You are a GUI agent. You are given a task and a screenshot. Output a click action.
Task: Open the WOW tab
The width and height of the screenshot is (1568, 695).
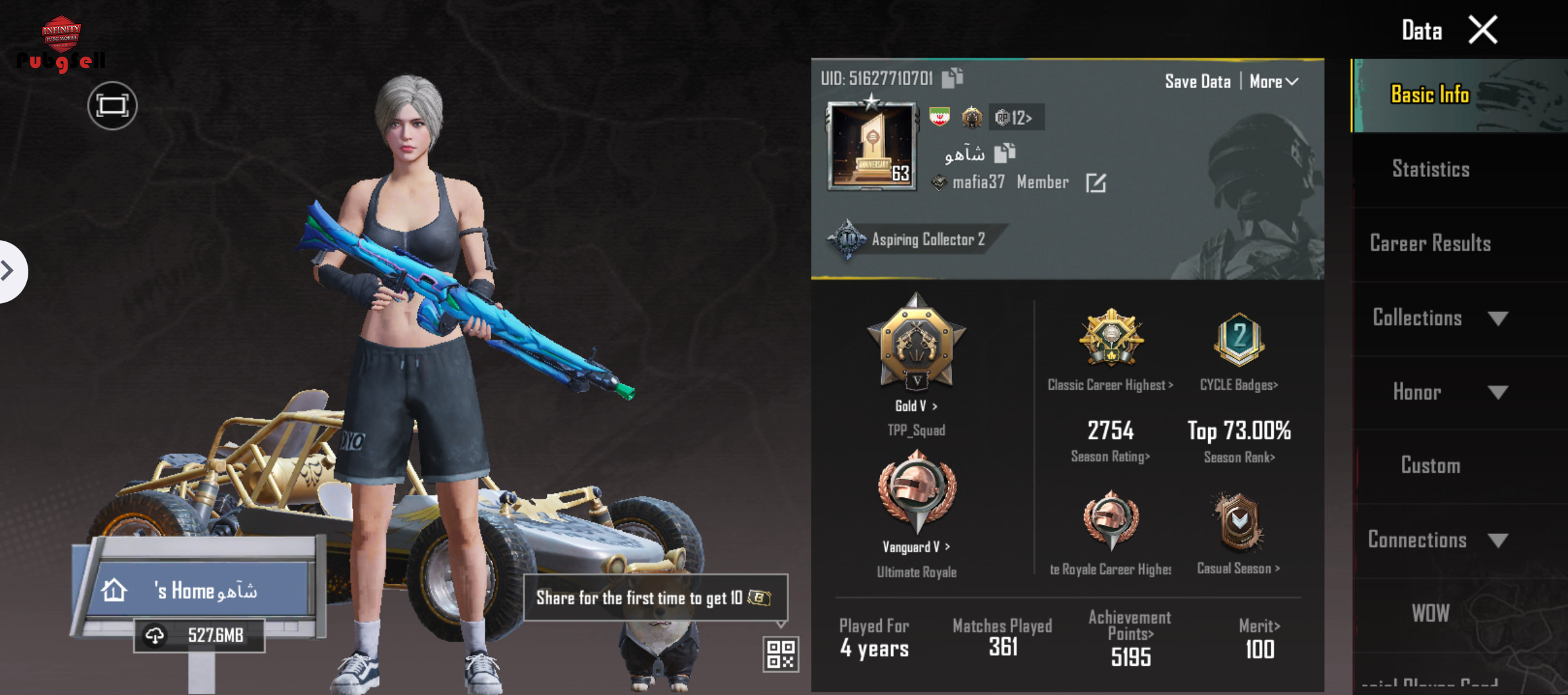click(x=1430, y=613)
